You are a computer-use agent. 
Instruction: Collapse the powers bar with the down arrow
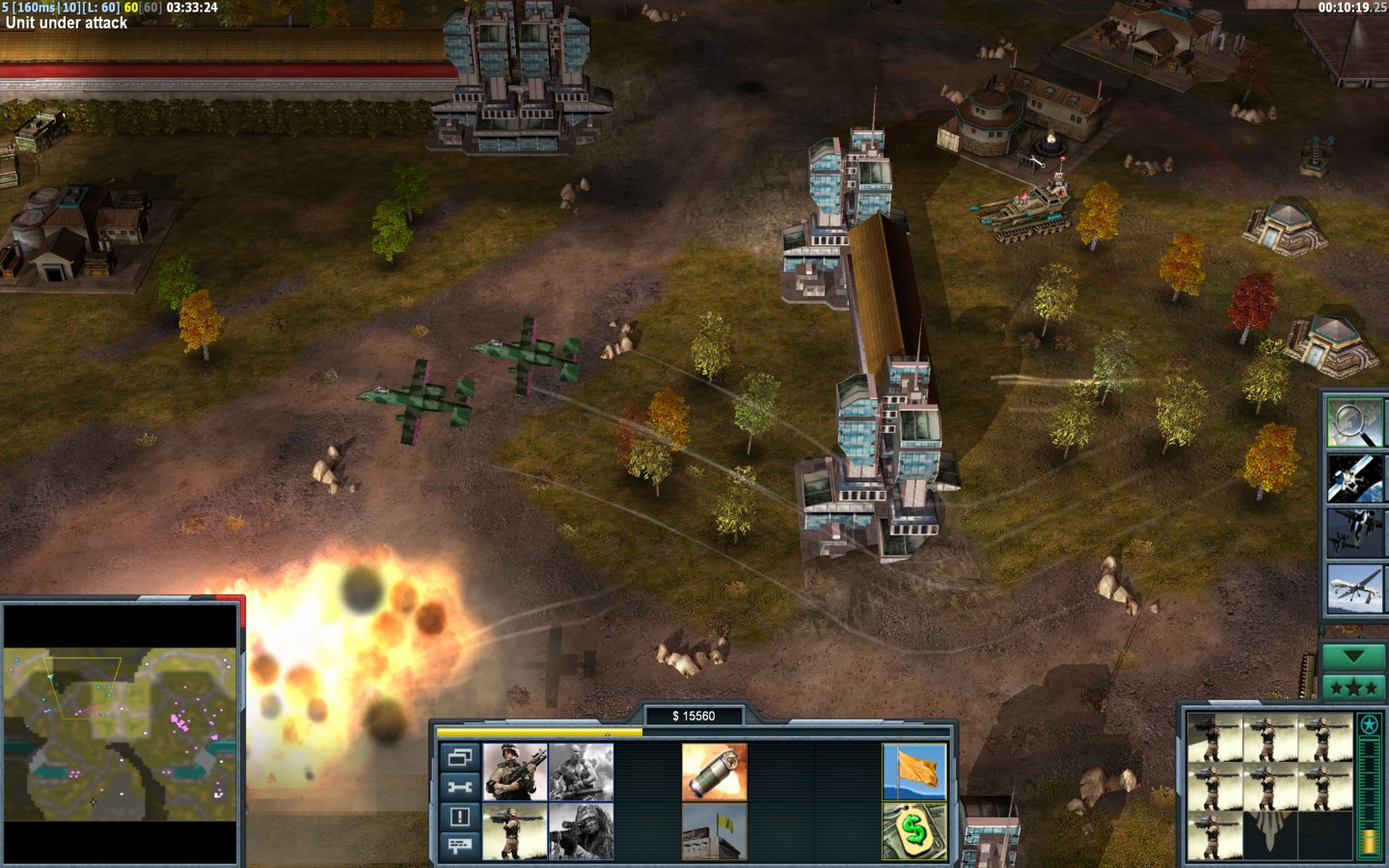coord(1353,657)
